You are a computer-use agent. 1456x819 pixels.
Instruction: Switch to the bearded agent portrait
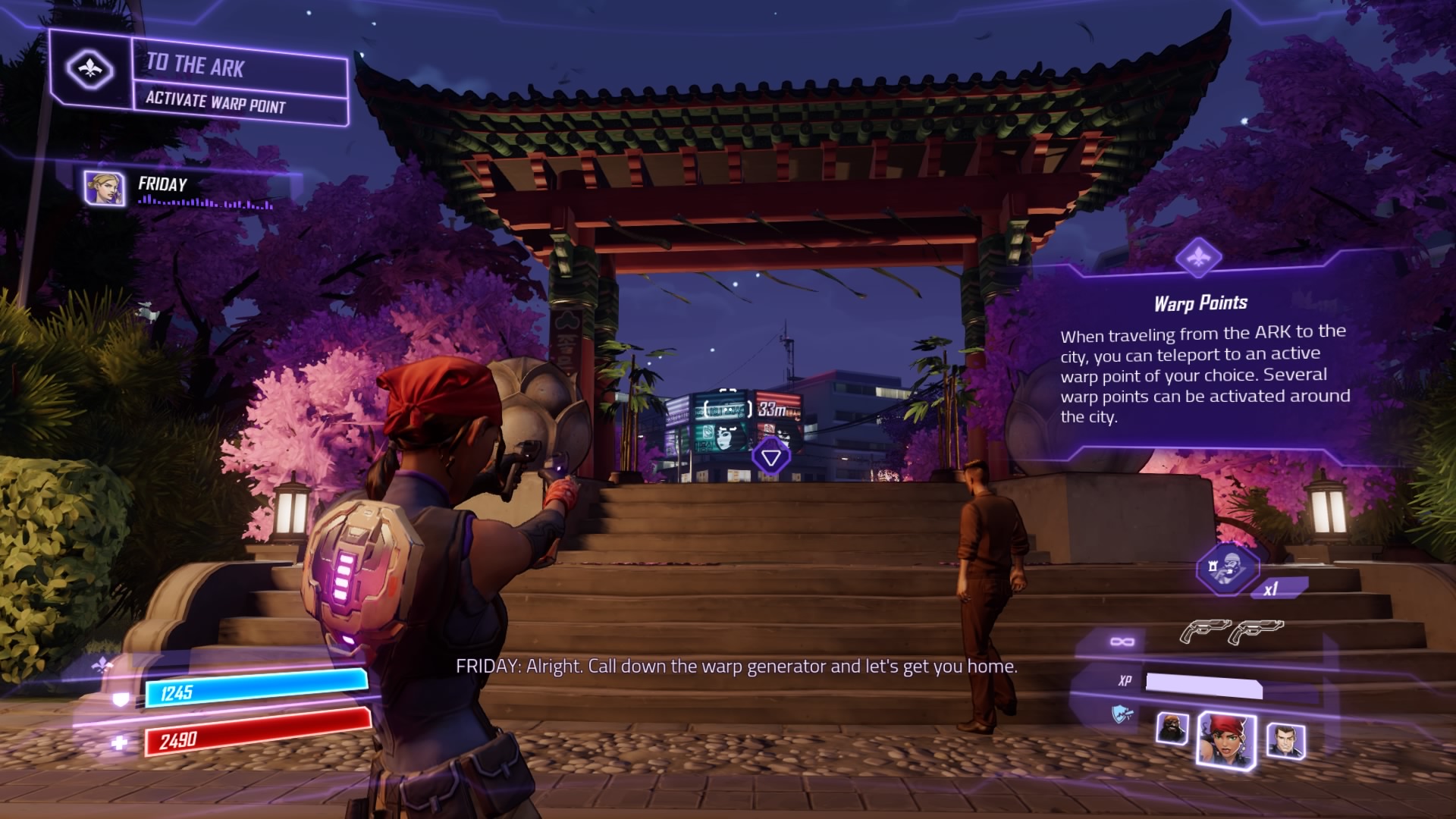point(1172,729)
